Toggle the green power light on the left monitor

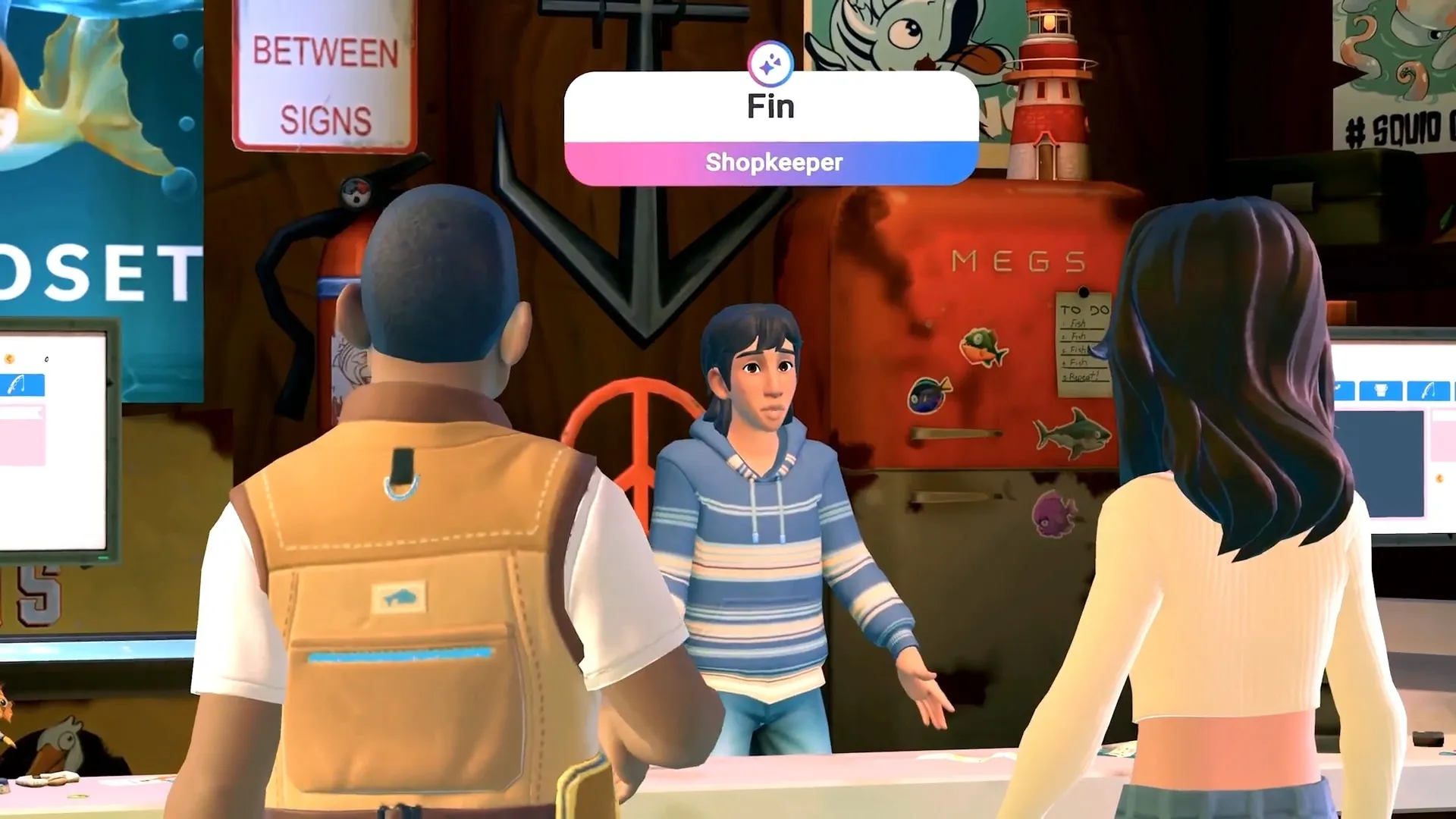tap(103, 557)
